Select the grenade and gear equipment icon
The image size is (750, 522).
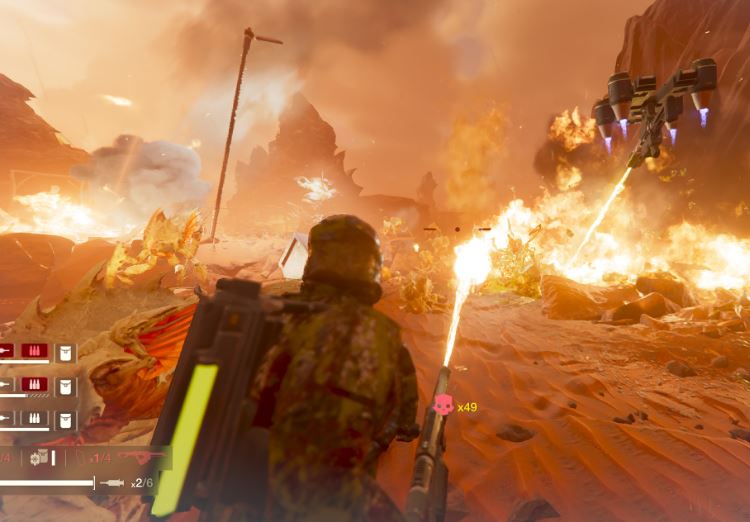pos(39,457)
